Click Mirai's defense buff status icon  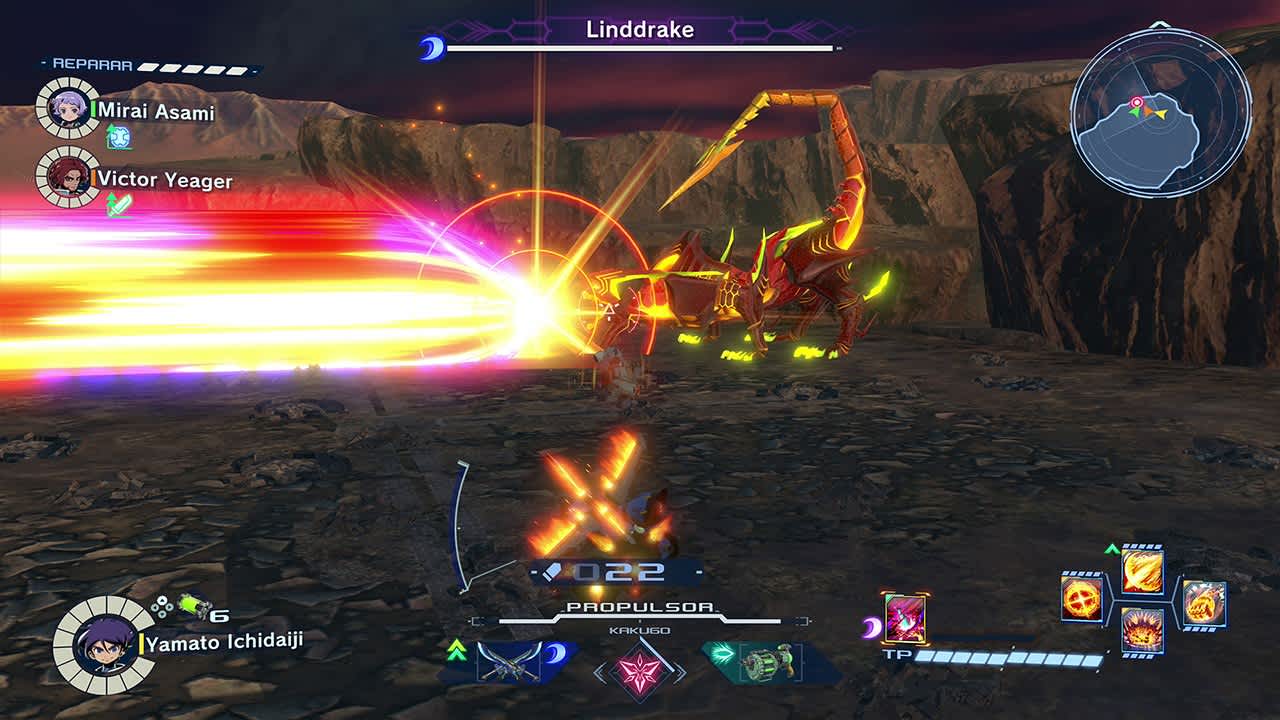pyautogui.click(x=119, y=136)
